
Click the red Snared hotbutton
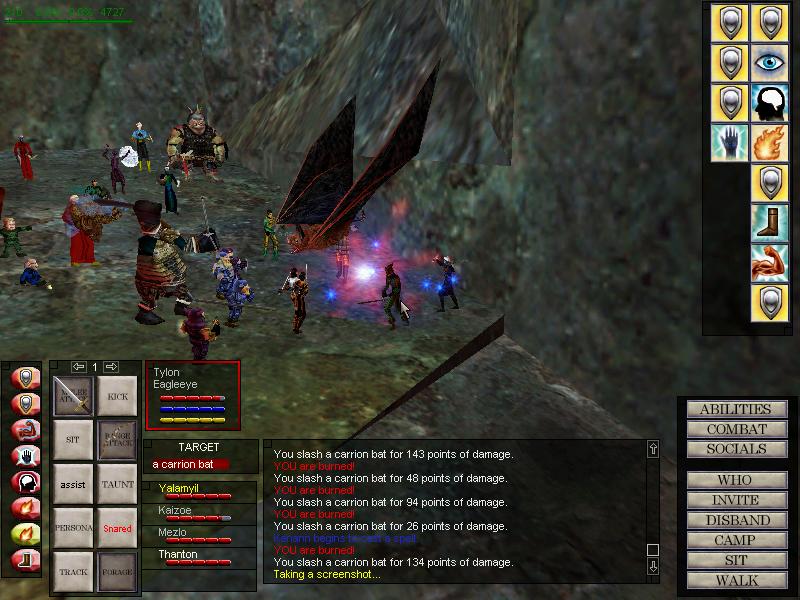pyautogui.click(x=117, y=528)
